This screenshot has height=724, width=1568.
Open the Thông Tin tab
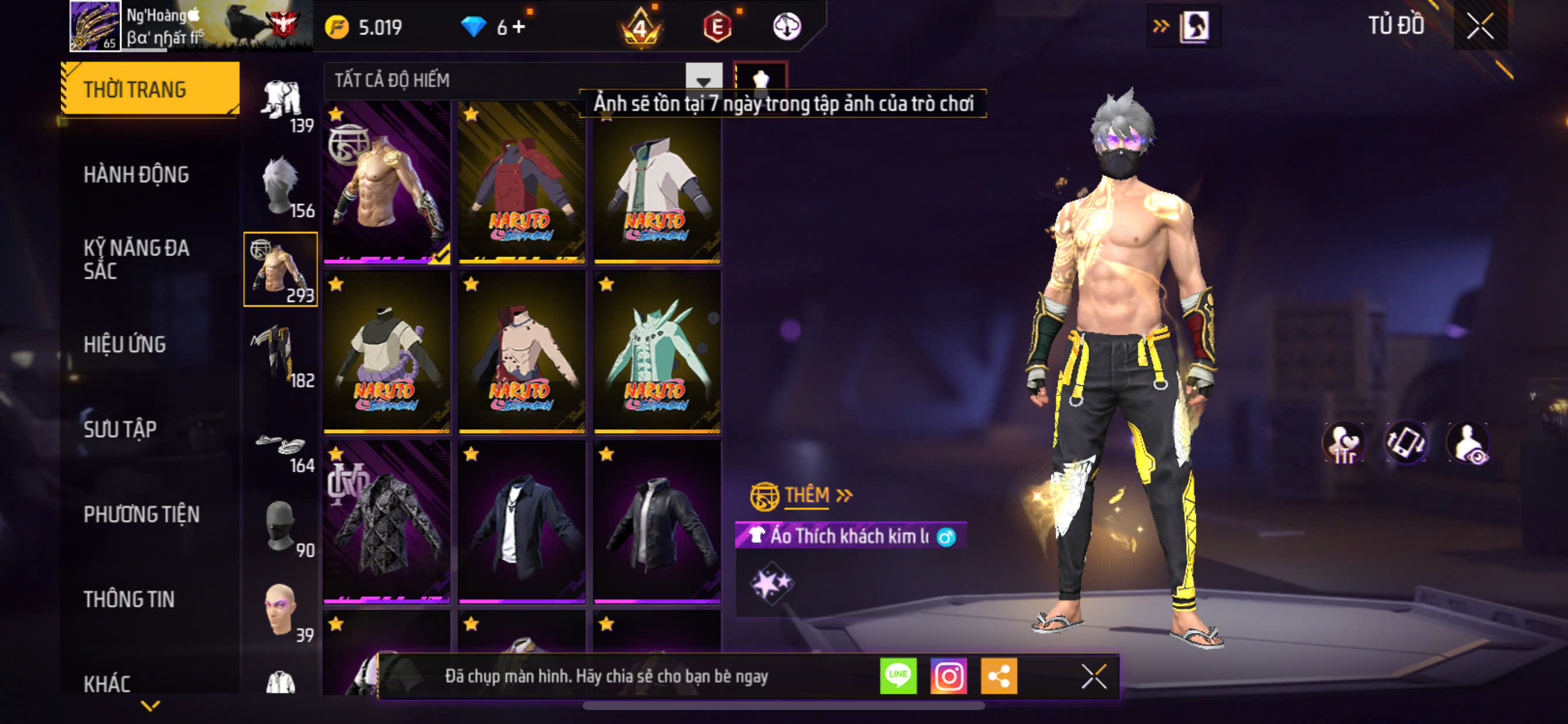tap(129, 599)
